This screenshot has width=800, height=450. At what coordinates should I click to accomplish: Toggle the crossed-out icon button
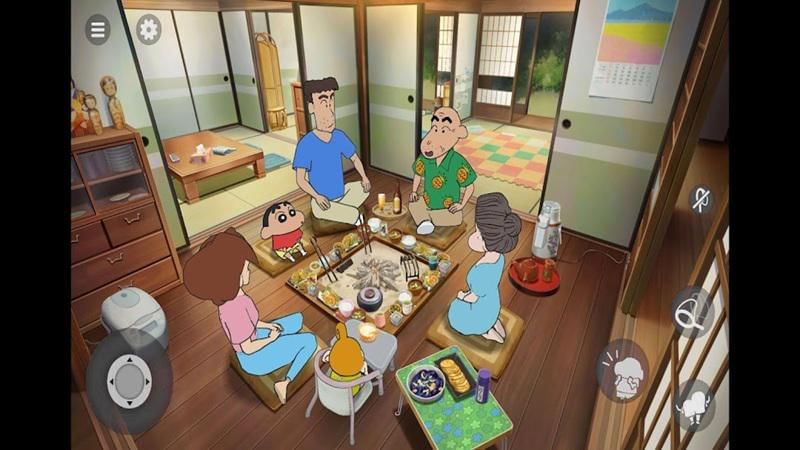point(702,199)
